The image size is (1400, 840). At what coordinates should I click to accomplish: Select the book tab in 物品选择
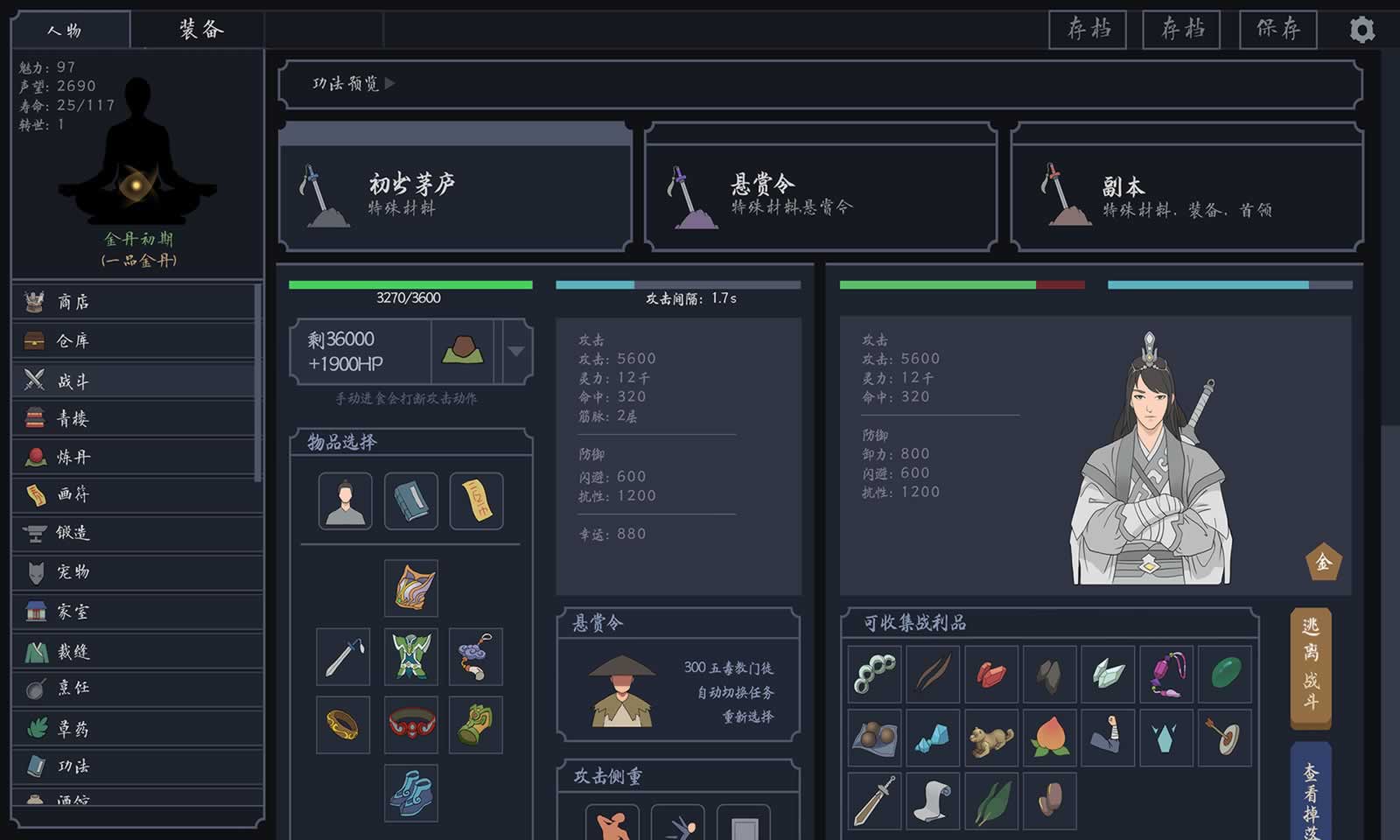coord(410,501)
